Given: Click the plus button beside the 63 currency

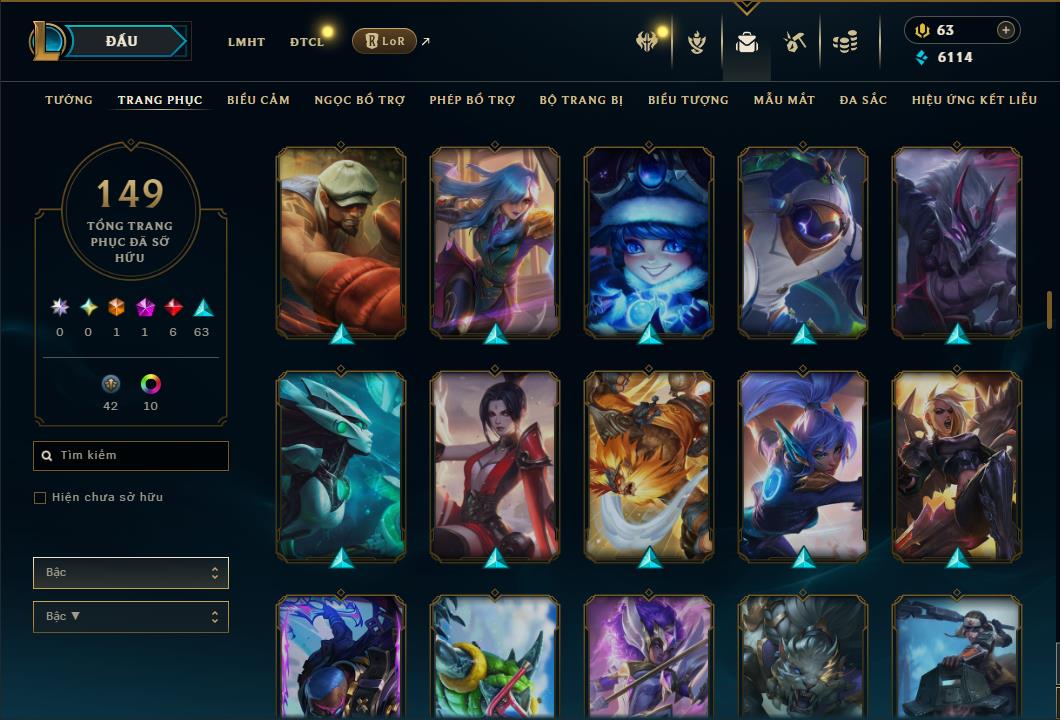Looking at the screenshot, I should point(1005,30).
